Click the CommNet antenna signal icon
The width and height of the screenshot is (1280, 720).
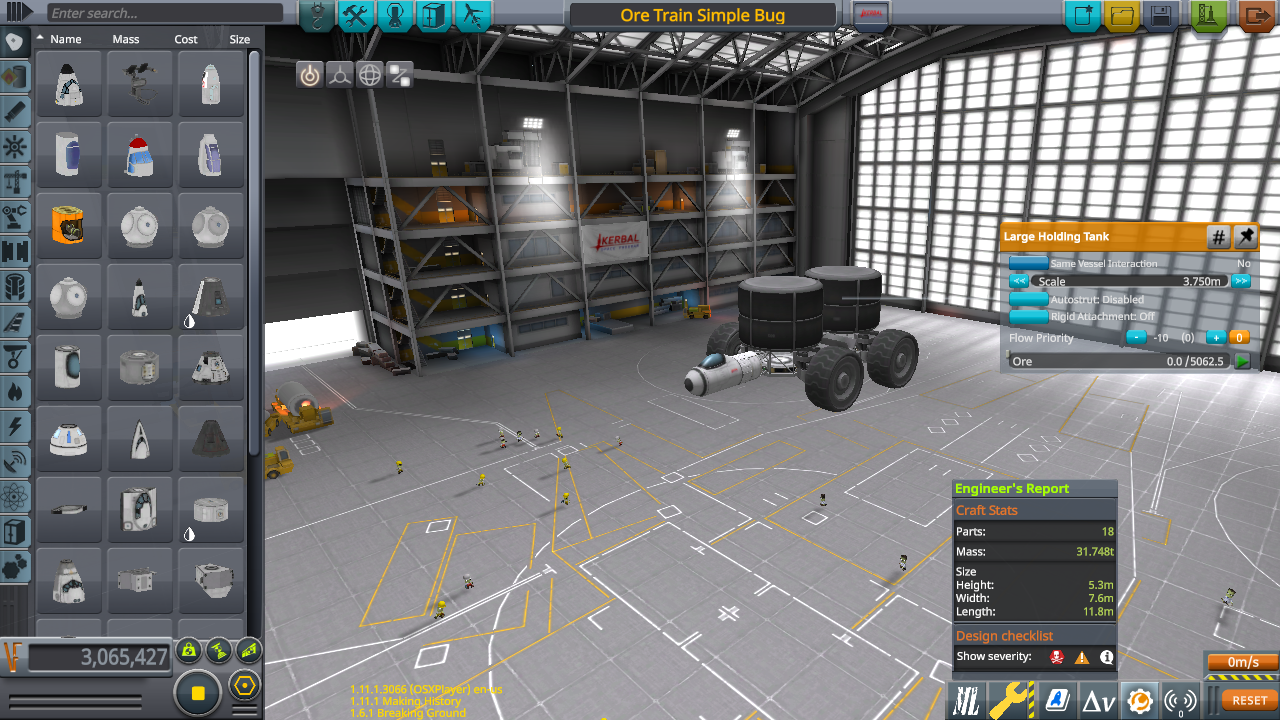(1180, 698)
